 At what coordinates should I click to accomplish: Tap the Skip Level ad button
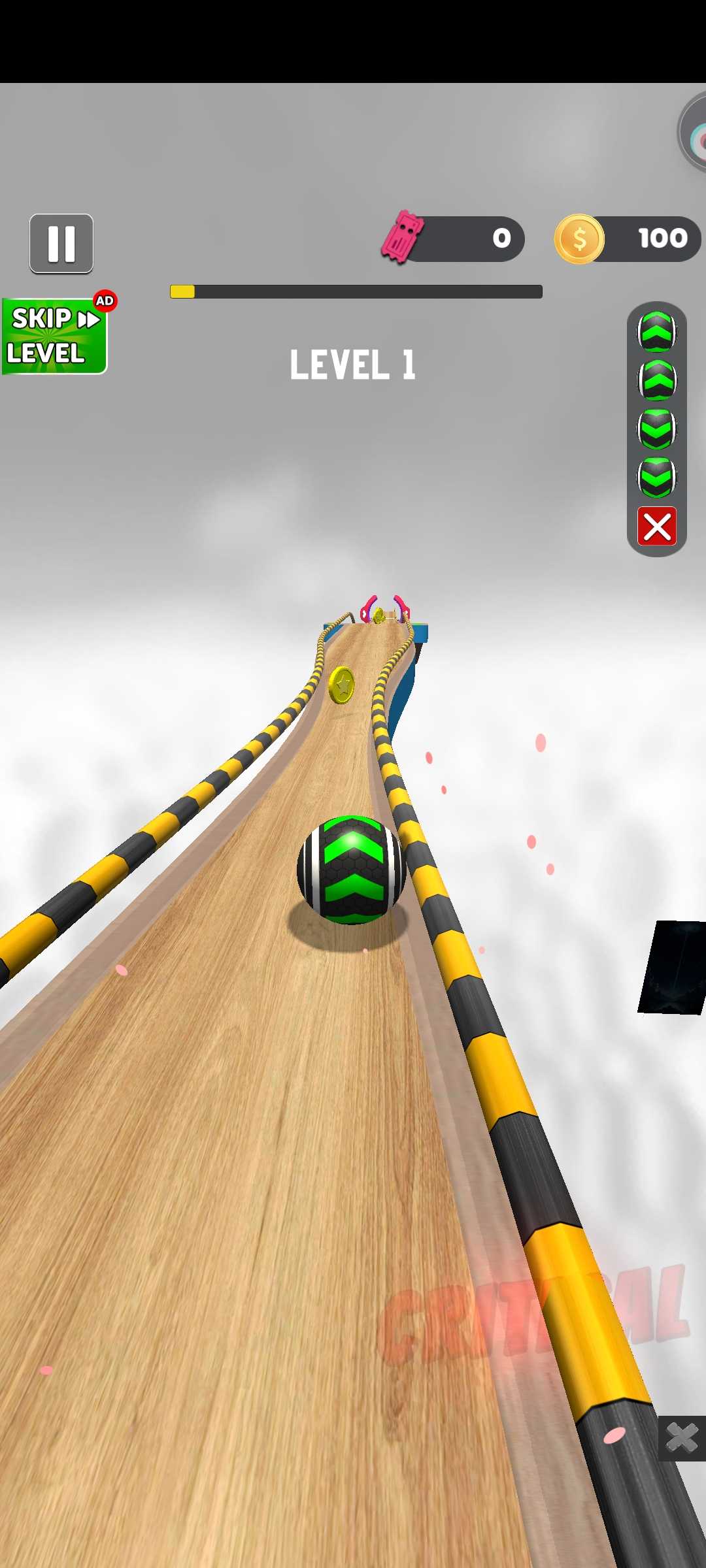pyautogui.click(x=55, y=336)
